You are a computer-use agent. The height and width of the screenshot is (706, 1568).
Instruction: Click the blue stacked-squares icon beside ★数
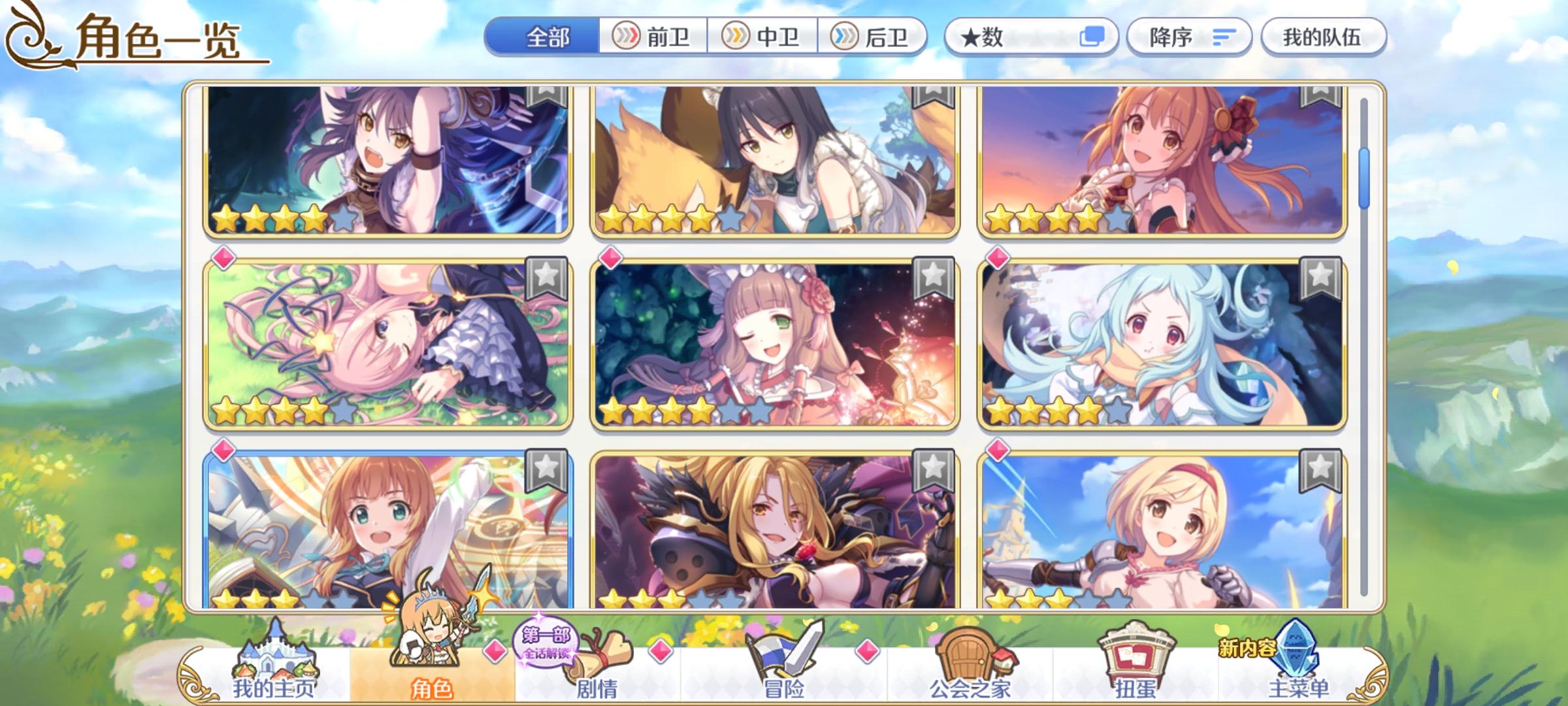[1092, 37]
